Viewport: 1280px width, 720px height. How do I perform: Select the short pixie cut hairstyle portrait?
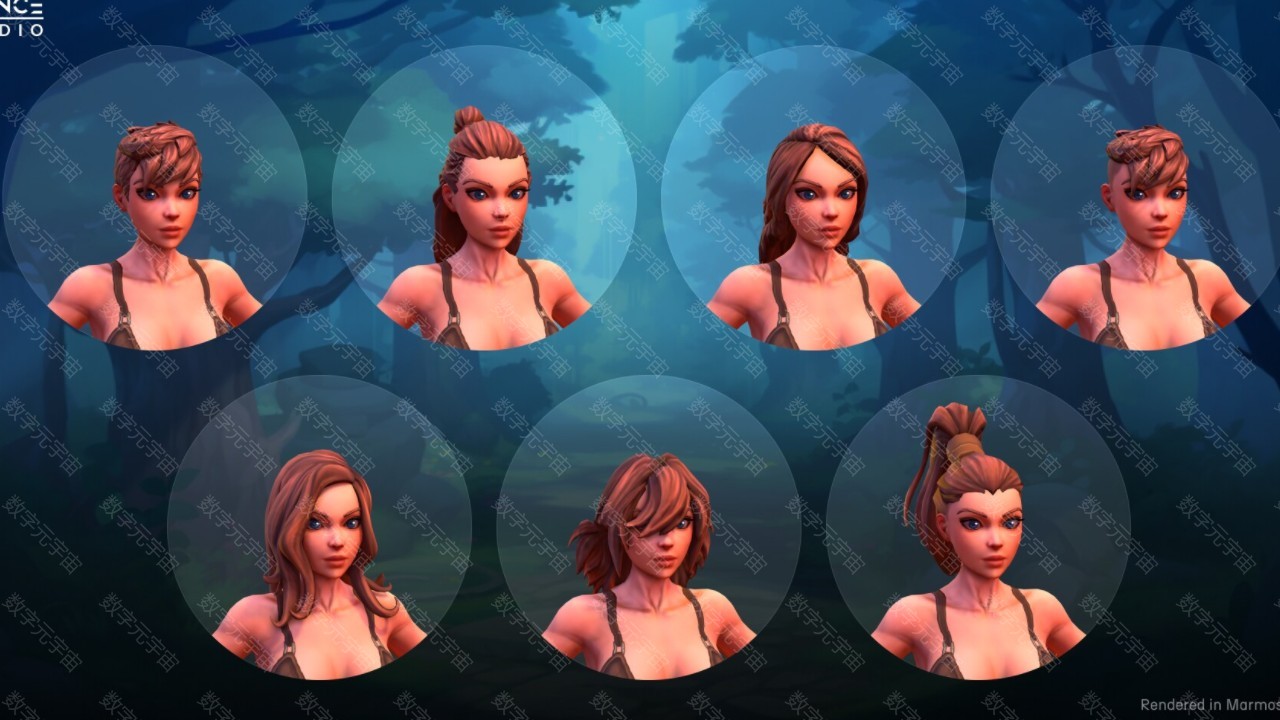coord(155,198)
